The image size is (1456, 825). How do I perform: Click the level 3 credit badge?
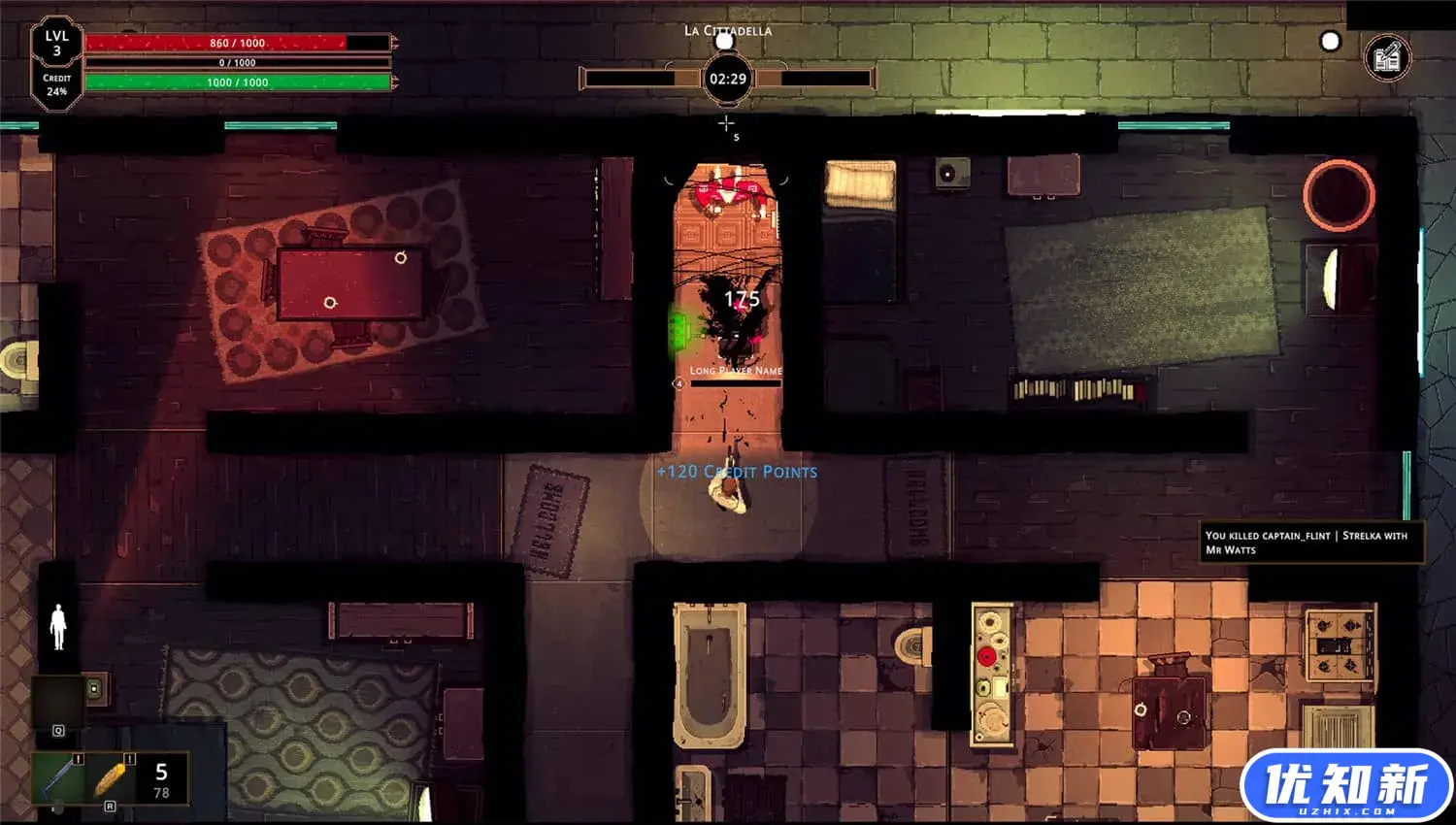point(56,64)
